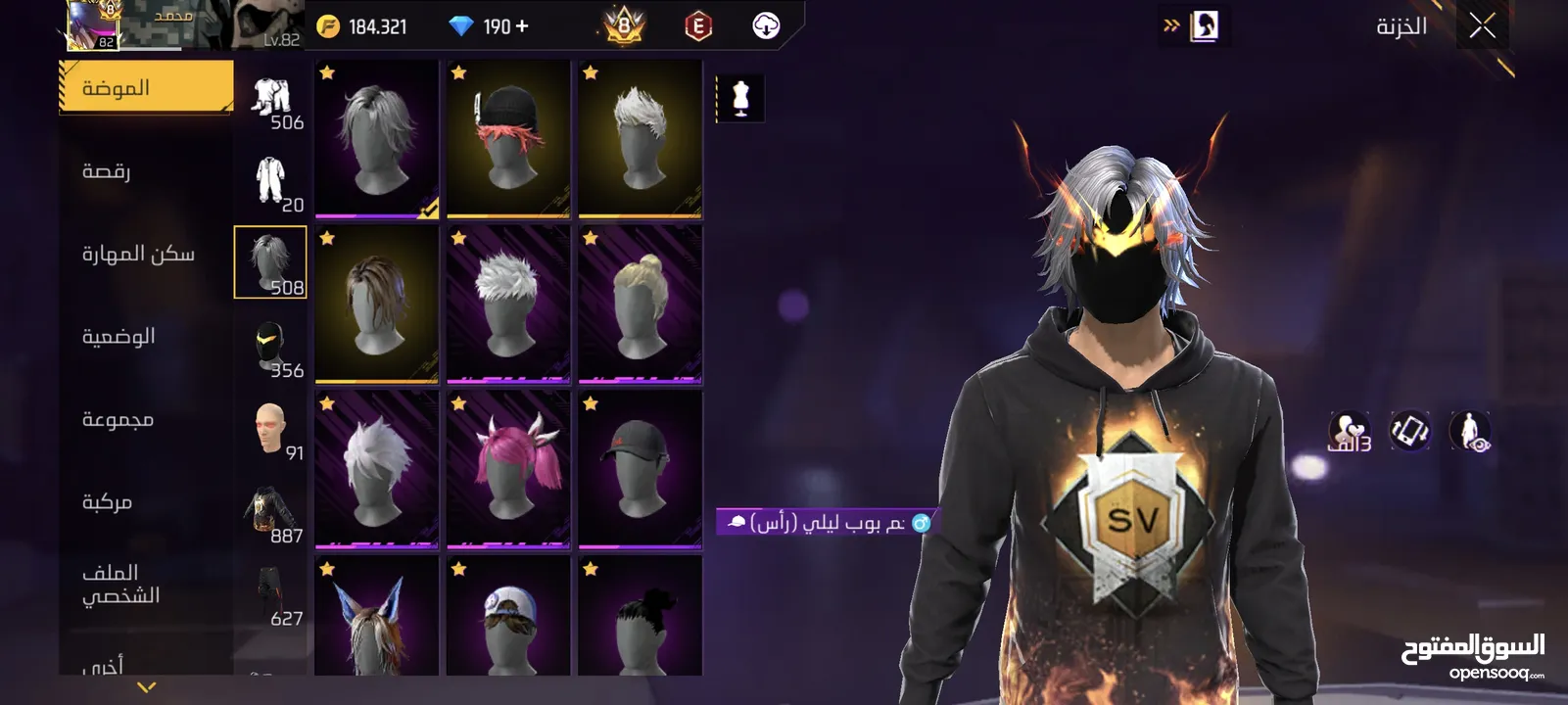Open the head items category with 508

point(270,262)
